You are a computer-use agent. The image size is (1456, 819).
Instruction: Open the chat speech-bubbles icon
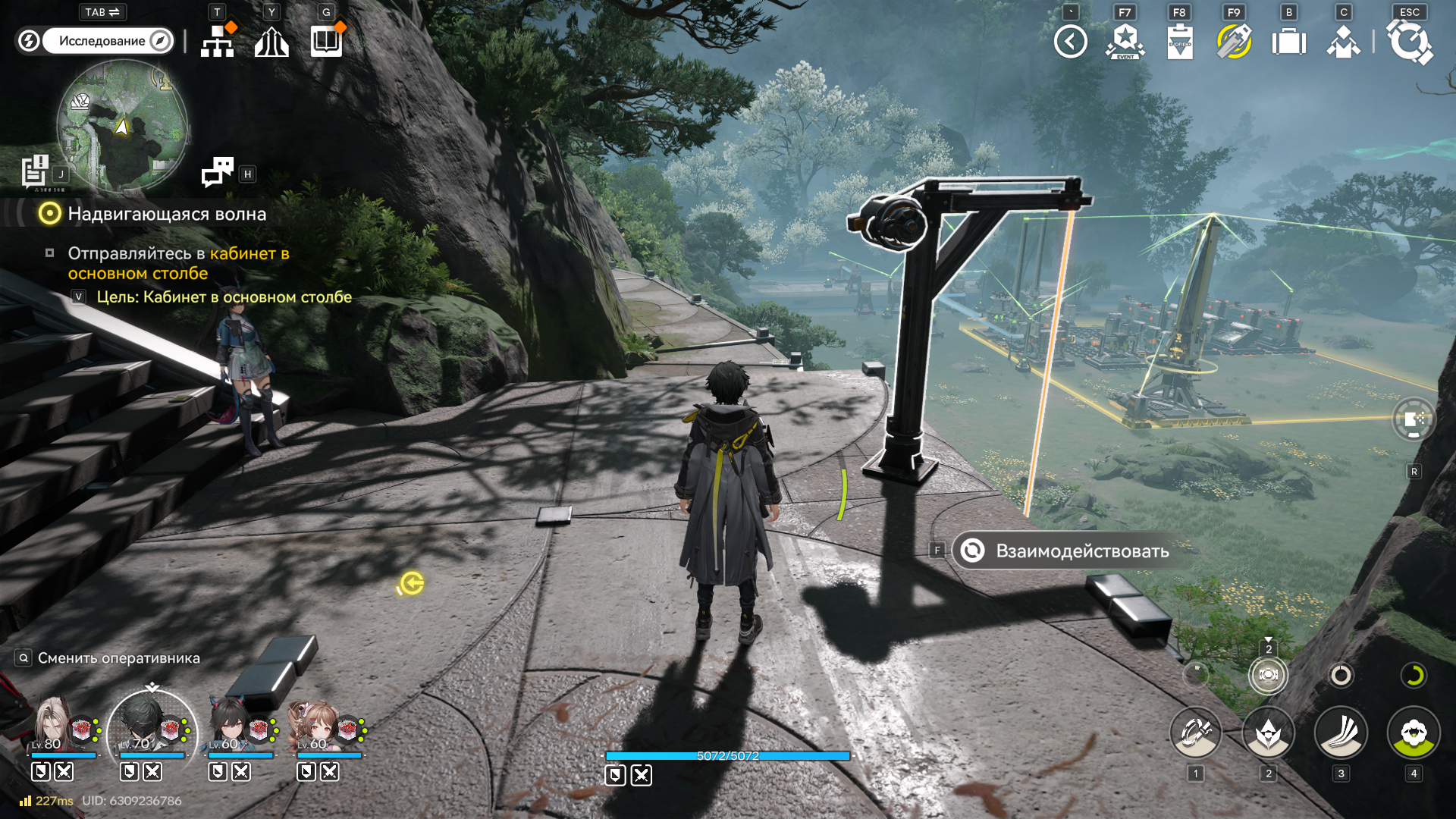[x=218, y=171]
